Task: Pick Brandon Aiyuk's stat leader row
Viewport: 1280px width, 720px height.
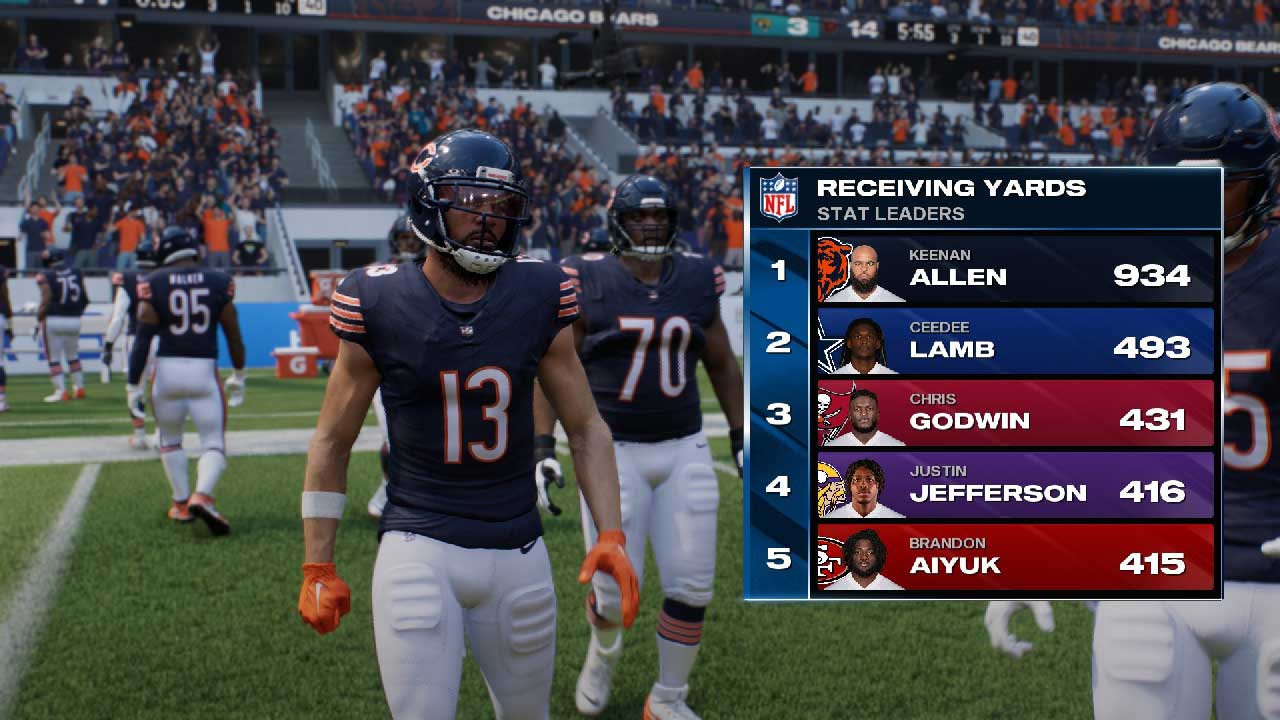Action: point(1014,557)
